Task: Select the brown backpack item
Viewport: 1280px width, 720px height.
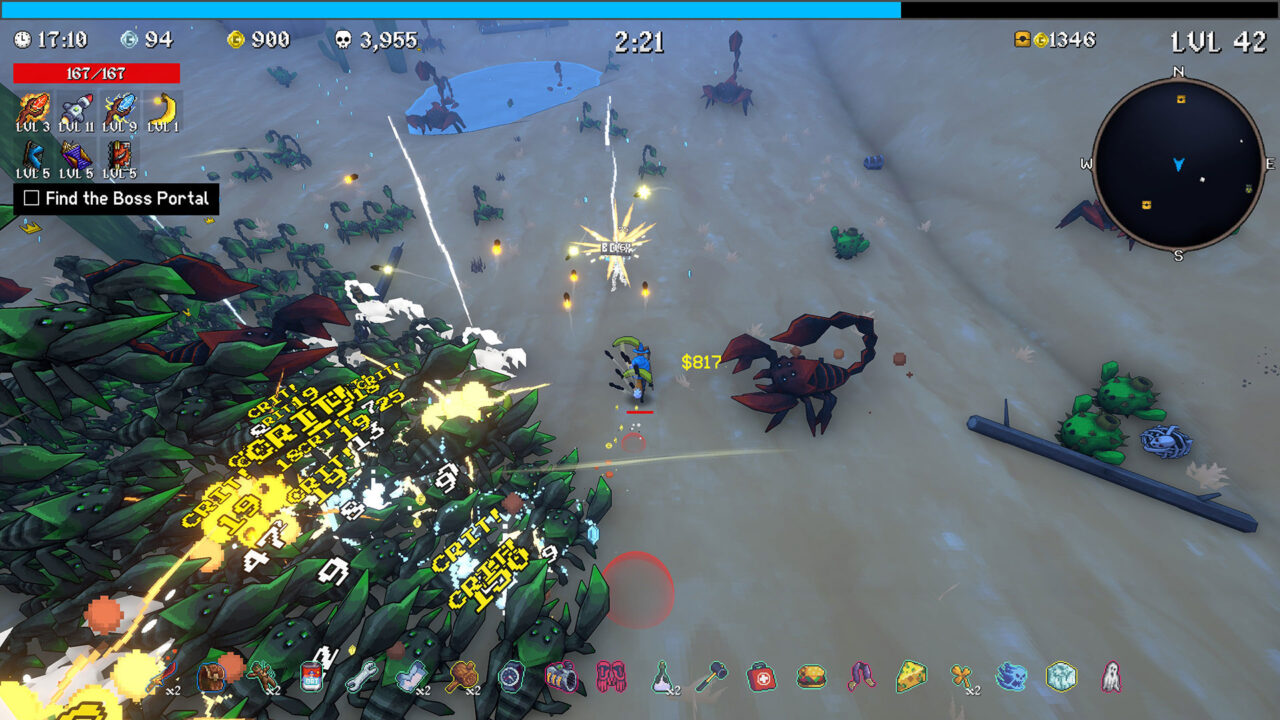Action: point(212,677)
